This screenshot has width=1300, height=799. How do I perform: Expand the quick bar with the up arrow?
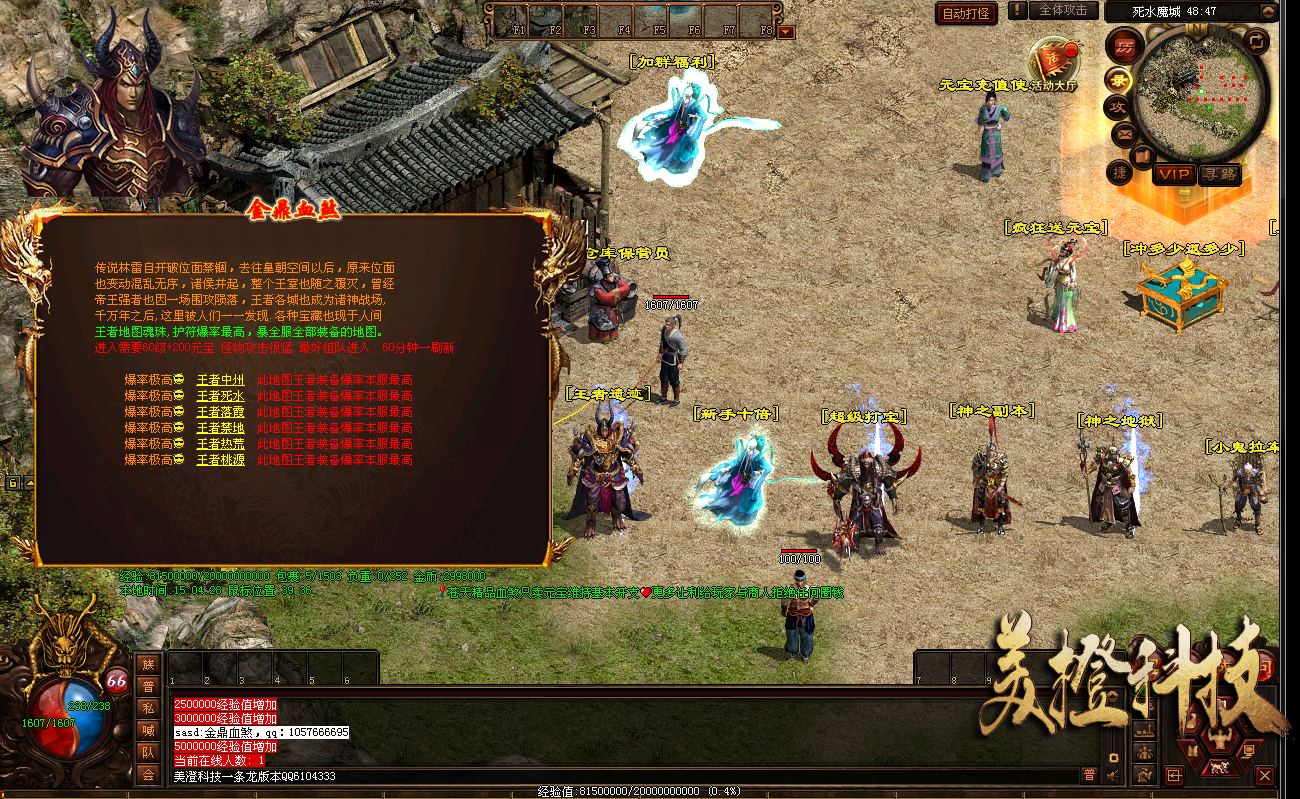click(1113, 694)
